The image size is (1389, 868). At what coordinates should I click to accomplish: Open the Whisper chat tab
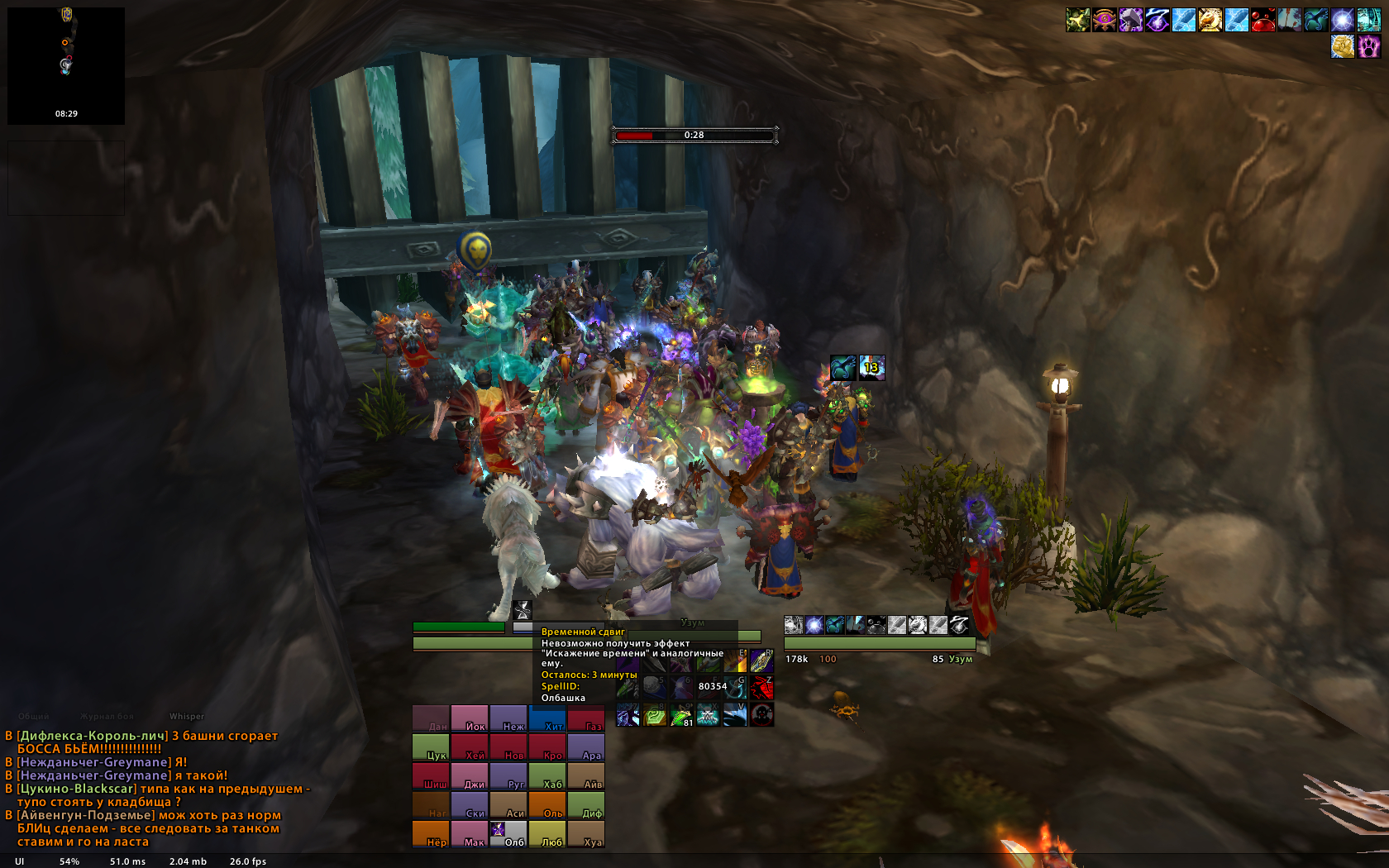click(187, 717)
